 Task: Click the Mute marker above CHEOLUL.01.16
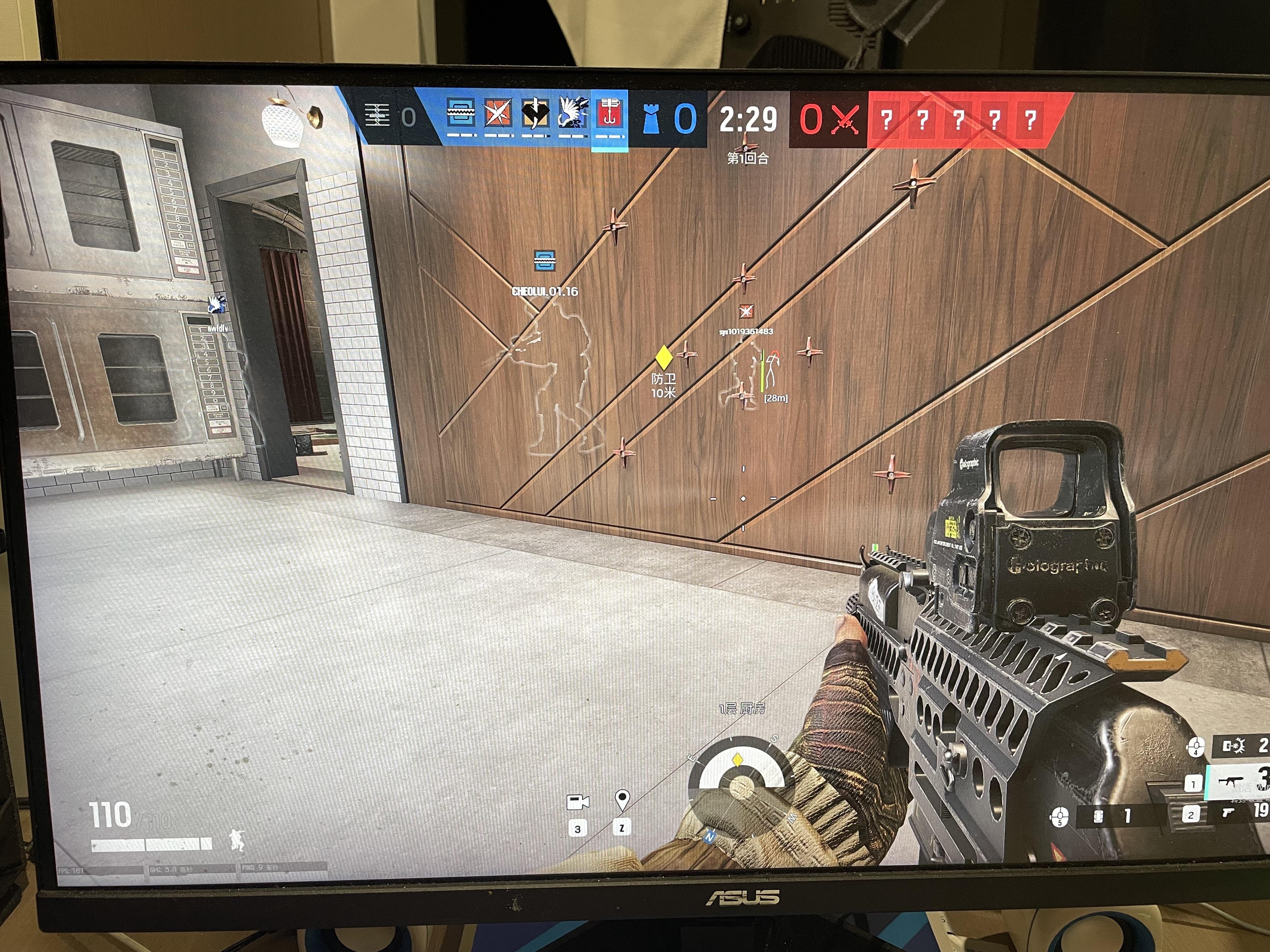coord(544,260)
